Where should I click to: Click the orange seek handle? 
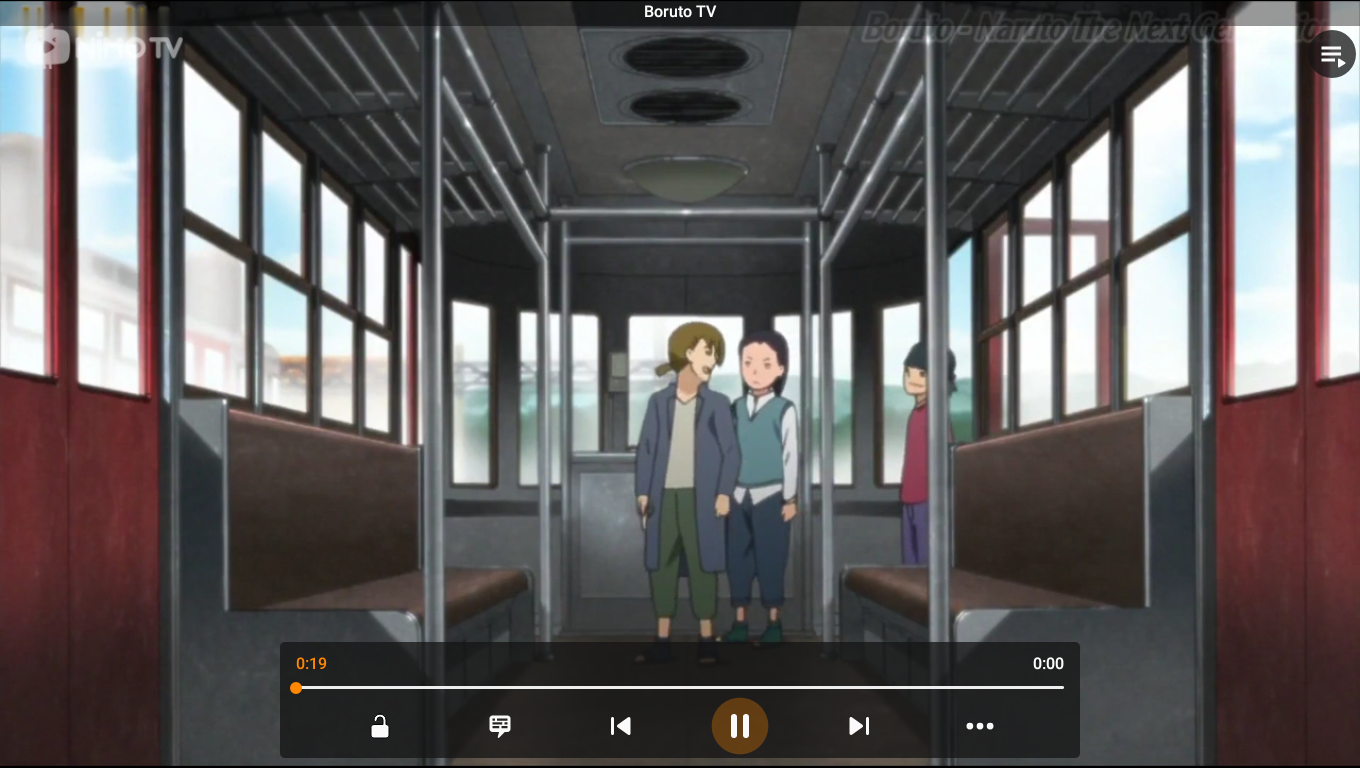click(x=297, y=687)
